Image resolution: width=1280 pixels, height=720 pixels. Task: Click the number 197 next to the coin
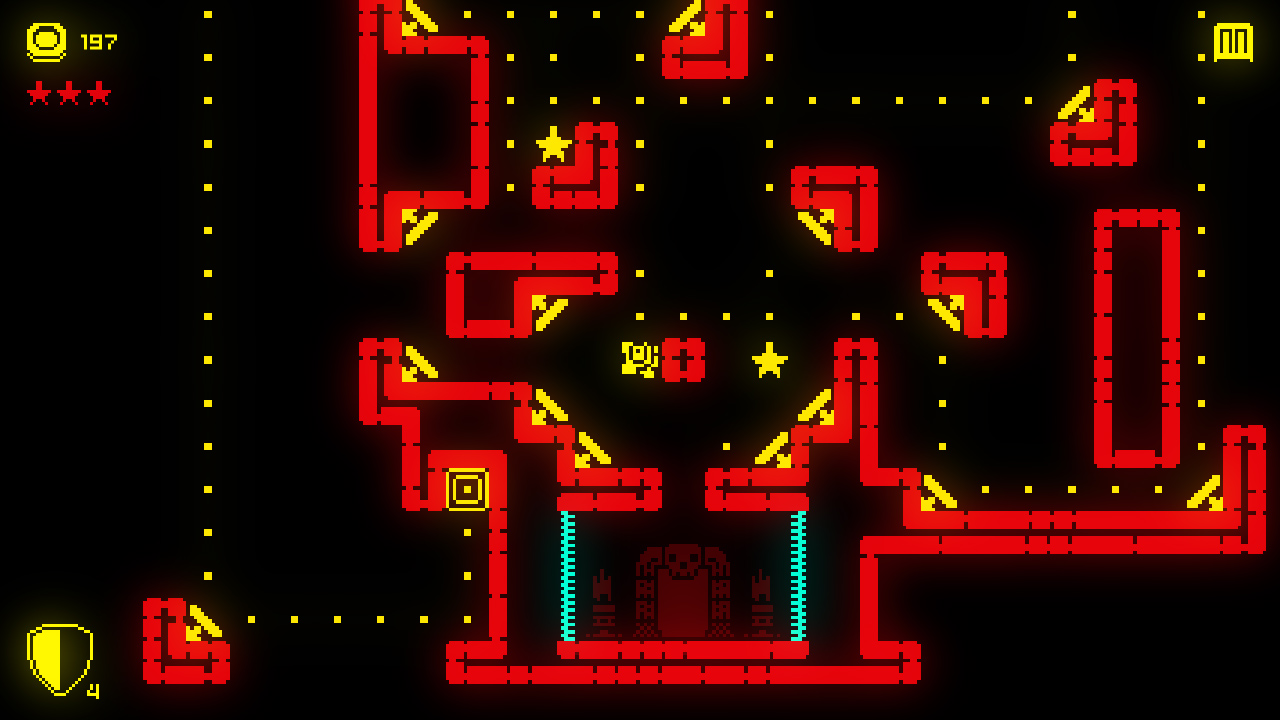[100, 42]
